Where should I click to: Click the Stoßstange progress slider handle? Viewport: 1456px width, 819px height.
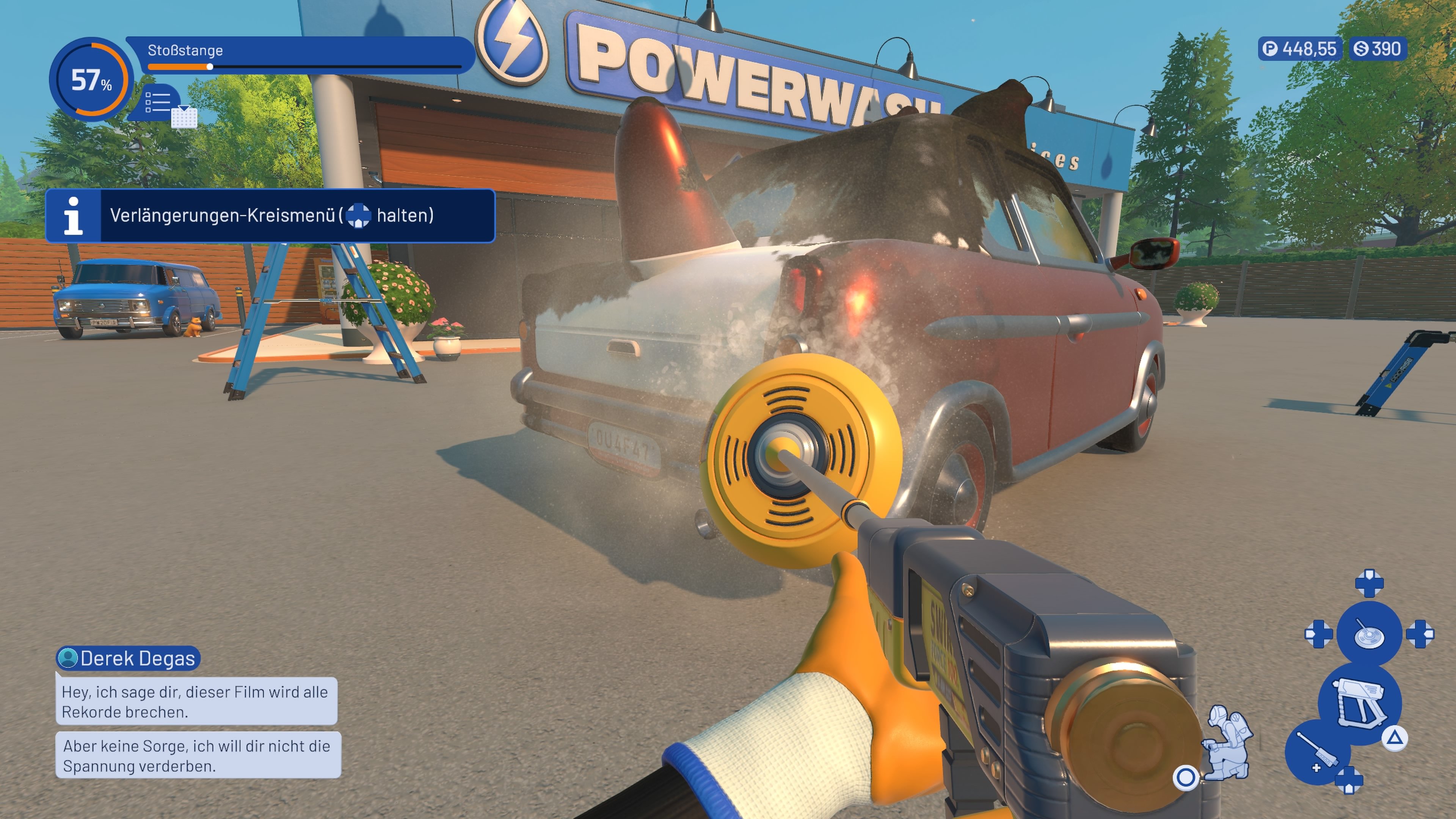pos(210,67)
